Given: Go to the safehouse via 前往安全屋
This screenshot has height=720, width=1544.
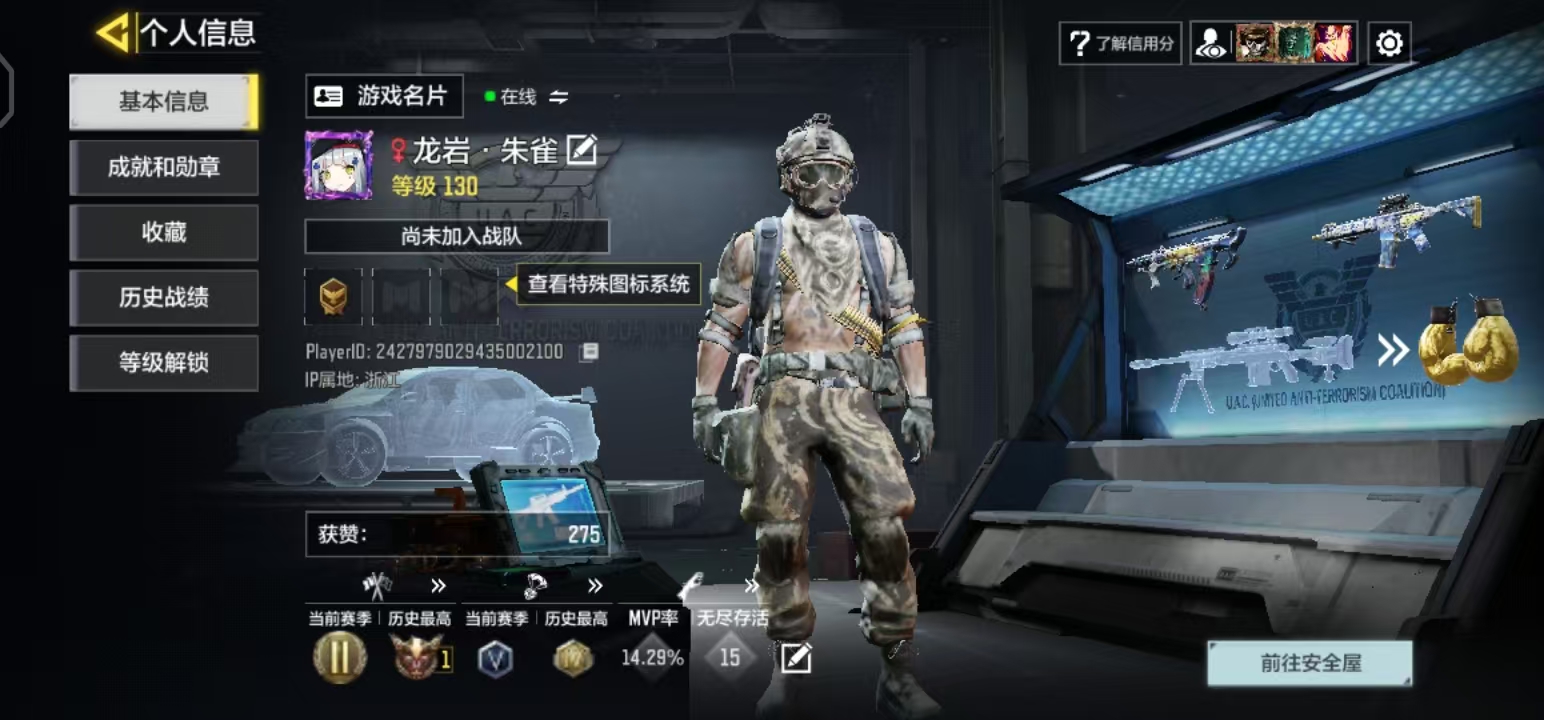Looking at the screenshot, I should click(1309, 663).
